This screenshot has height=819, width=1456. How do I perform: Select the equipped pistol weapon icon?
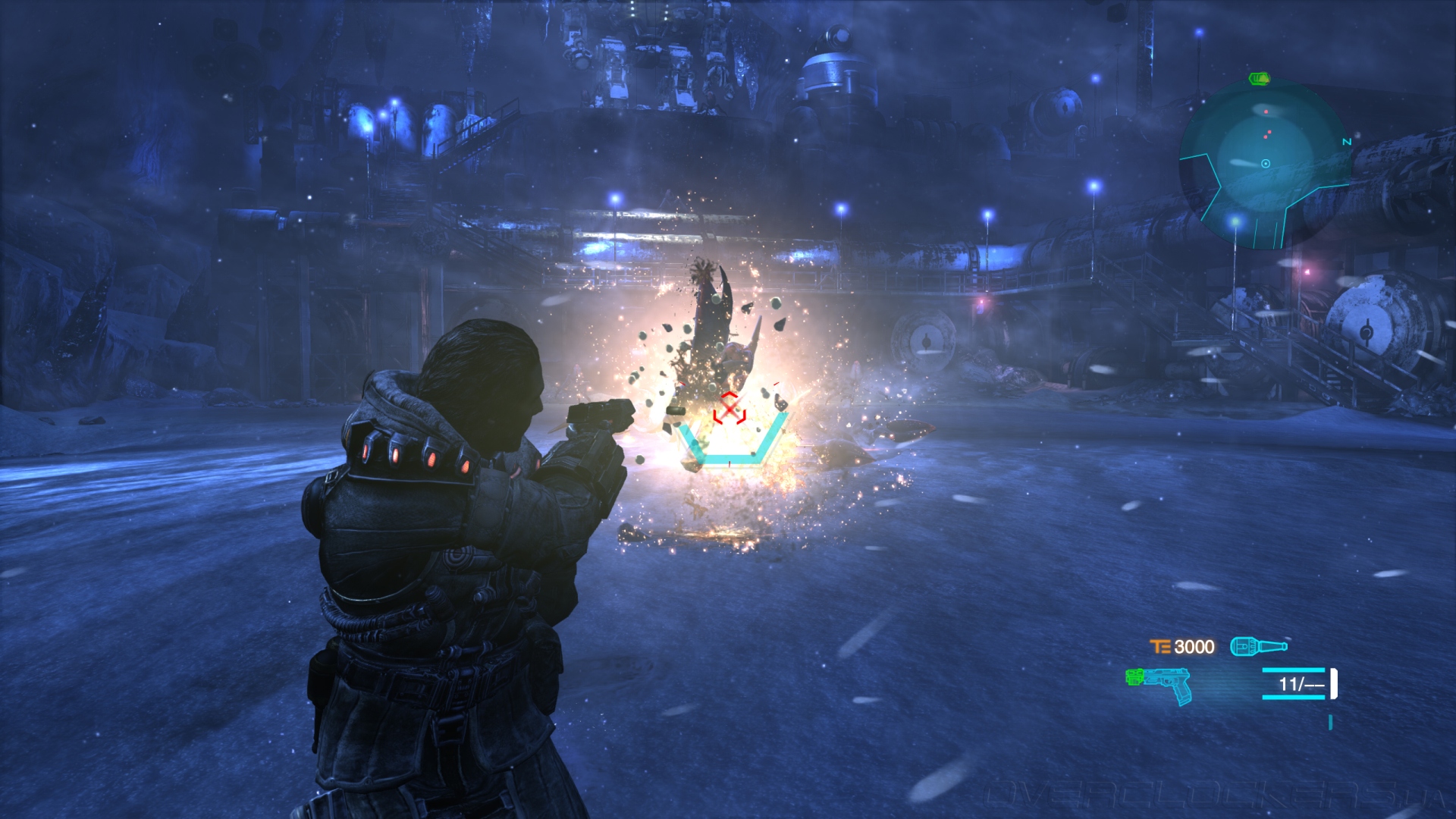(1159, 684)
